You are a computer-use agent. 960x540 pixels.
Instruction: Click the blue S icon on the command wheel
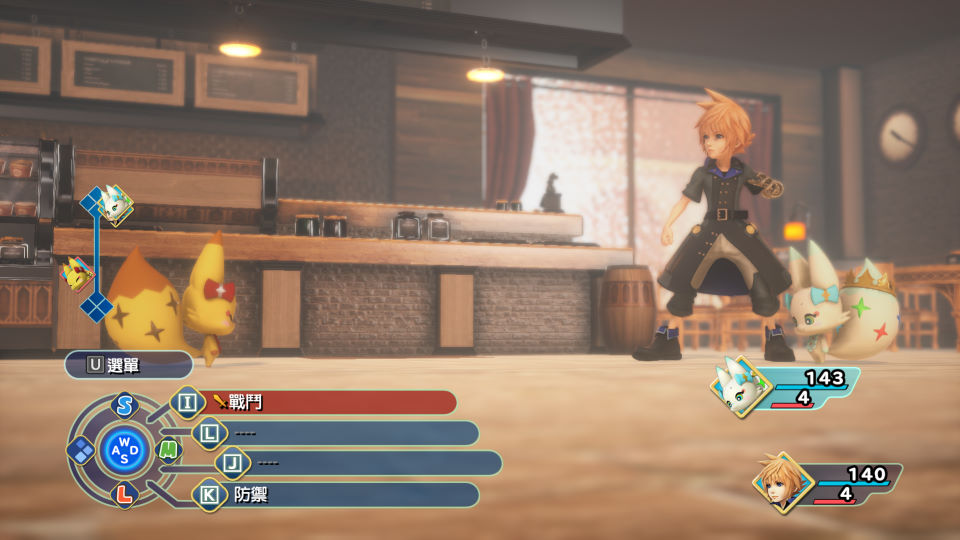[124, 405]
